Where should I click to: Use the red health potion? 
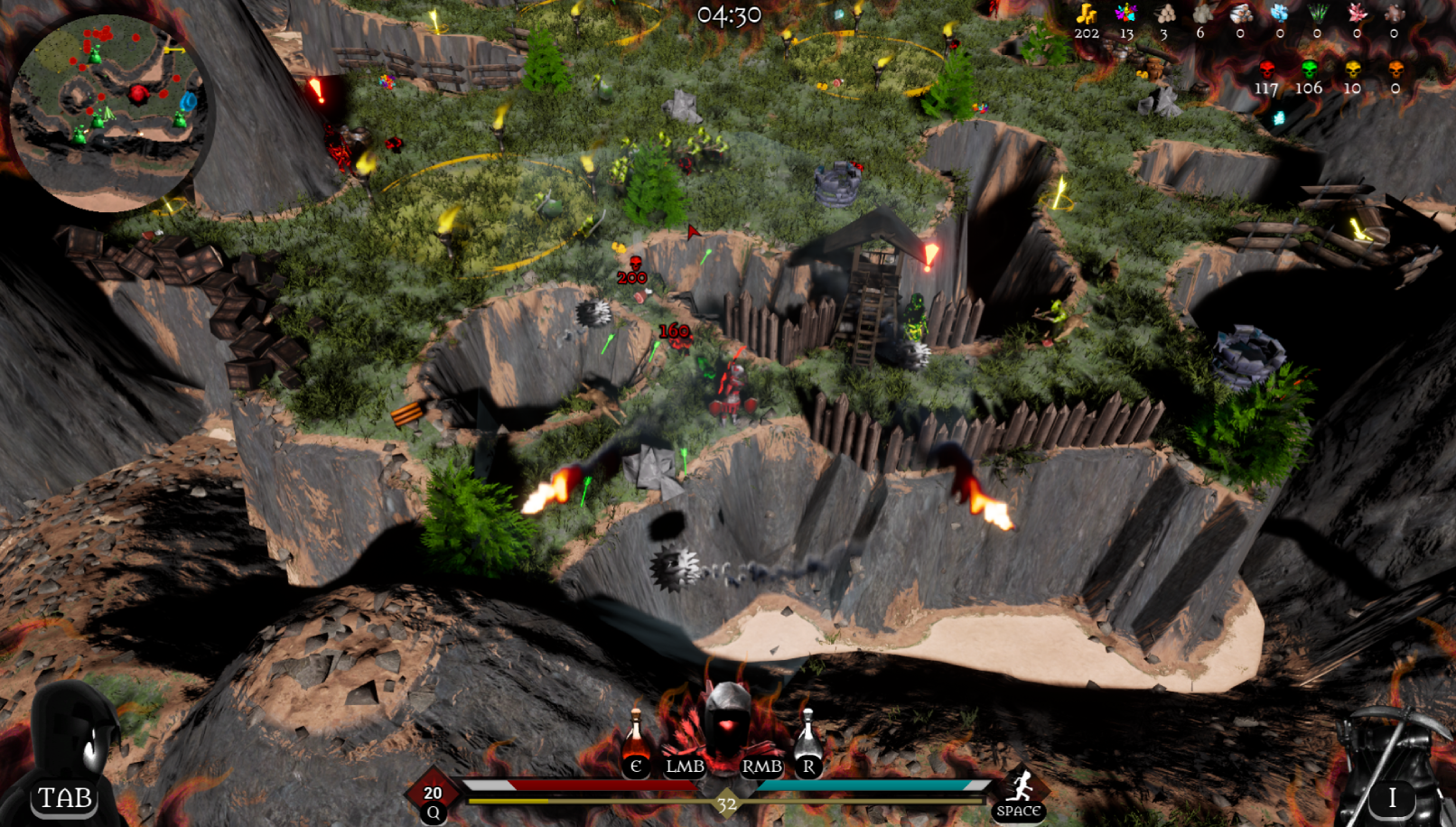(636, 738)
